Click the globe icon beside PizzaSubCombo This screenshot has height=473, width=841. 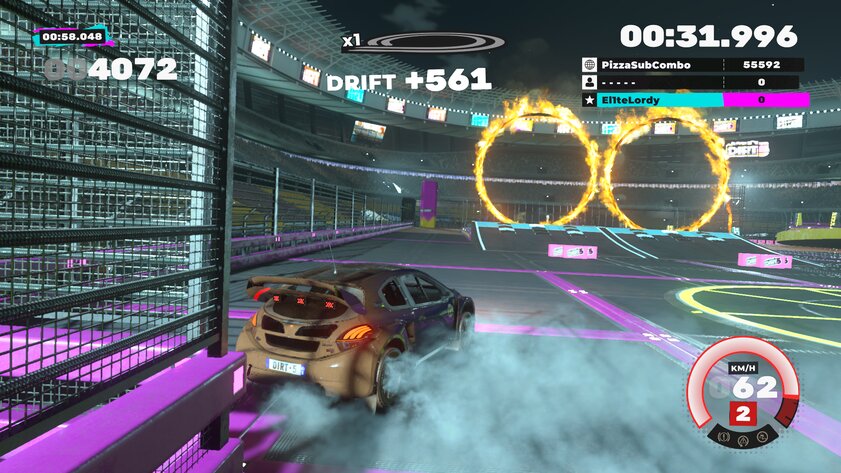(589, 64)
